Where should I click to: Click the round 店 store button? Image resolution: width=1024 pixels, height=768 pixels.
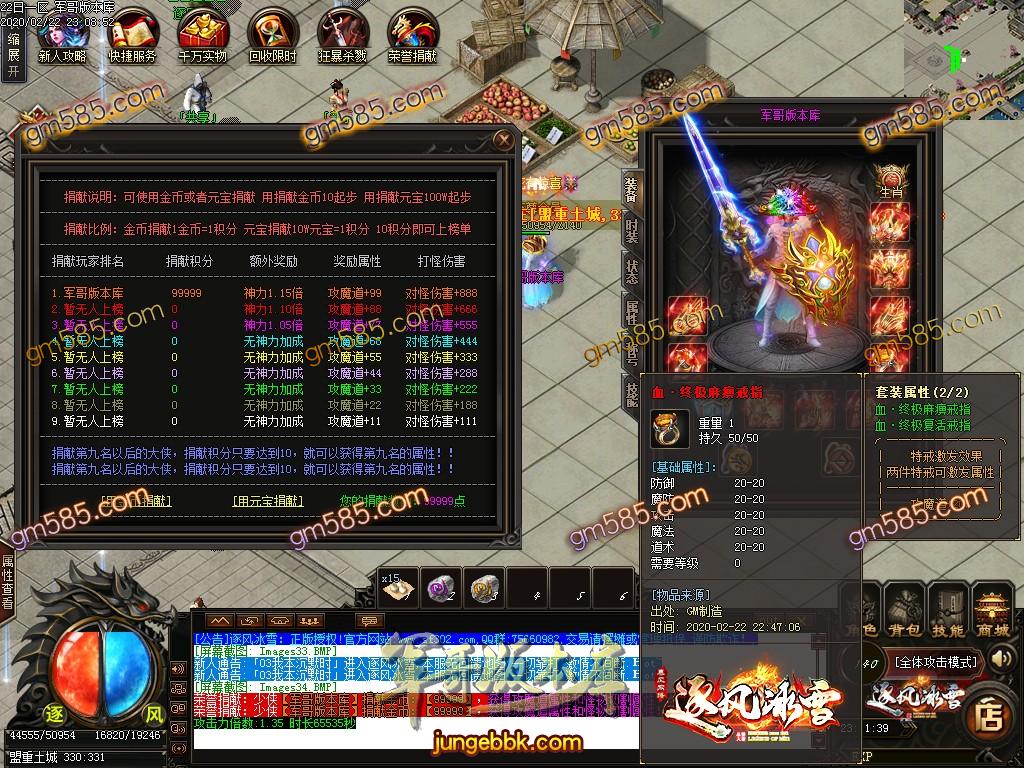(x=989, y=715)
